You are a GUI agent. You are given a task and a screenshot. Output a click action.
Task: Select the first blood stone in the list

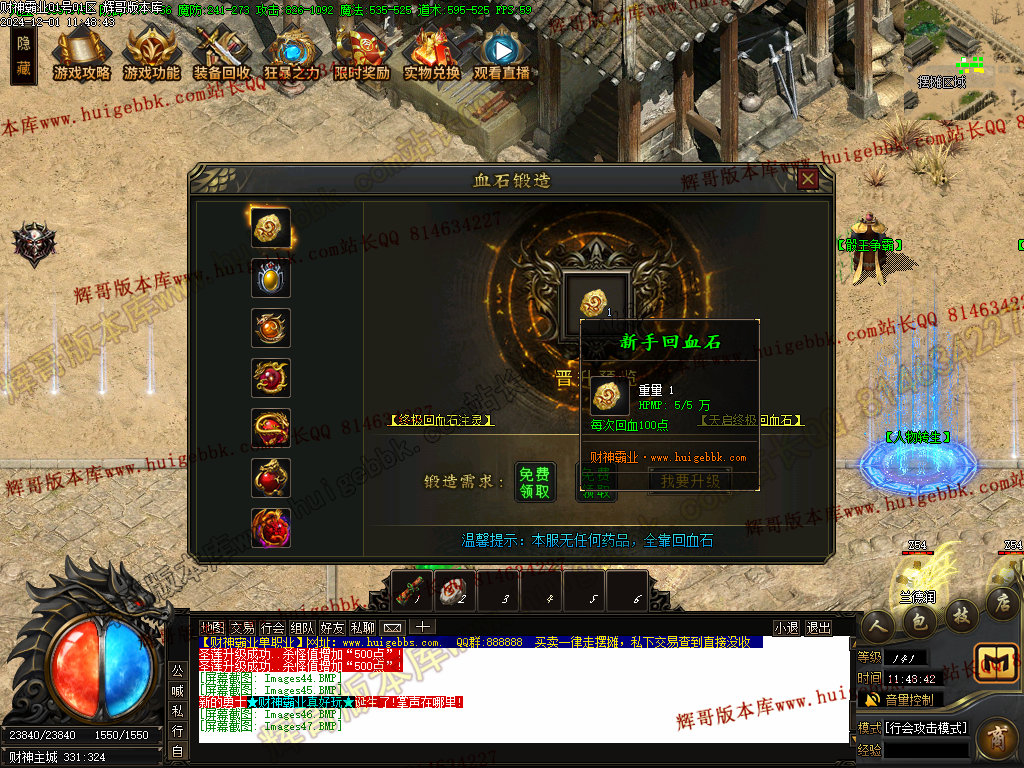click(x=271, y=228)
